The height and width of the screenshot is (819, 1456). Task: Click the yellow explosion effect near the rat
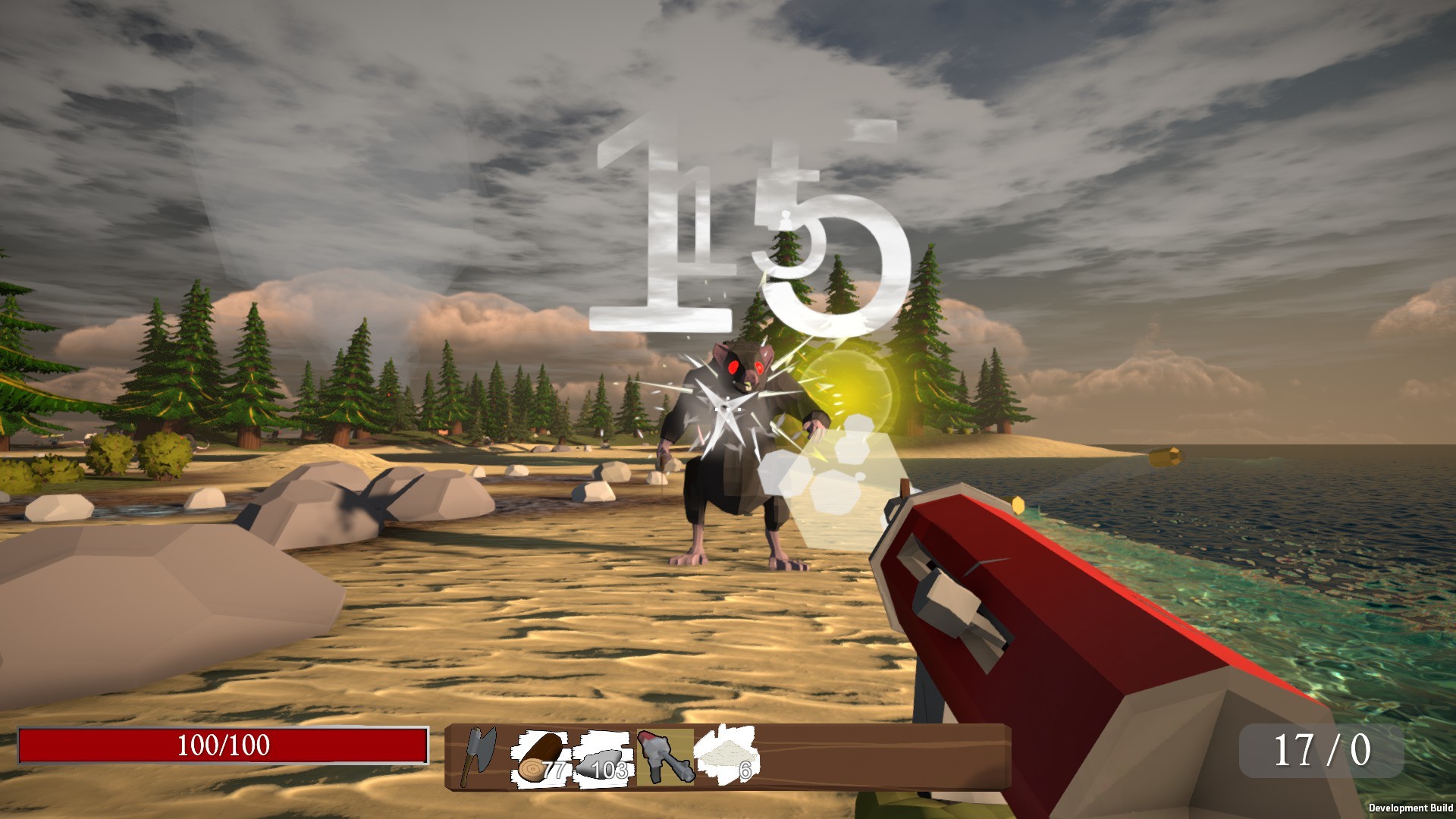(849, 387)
